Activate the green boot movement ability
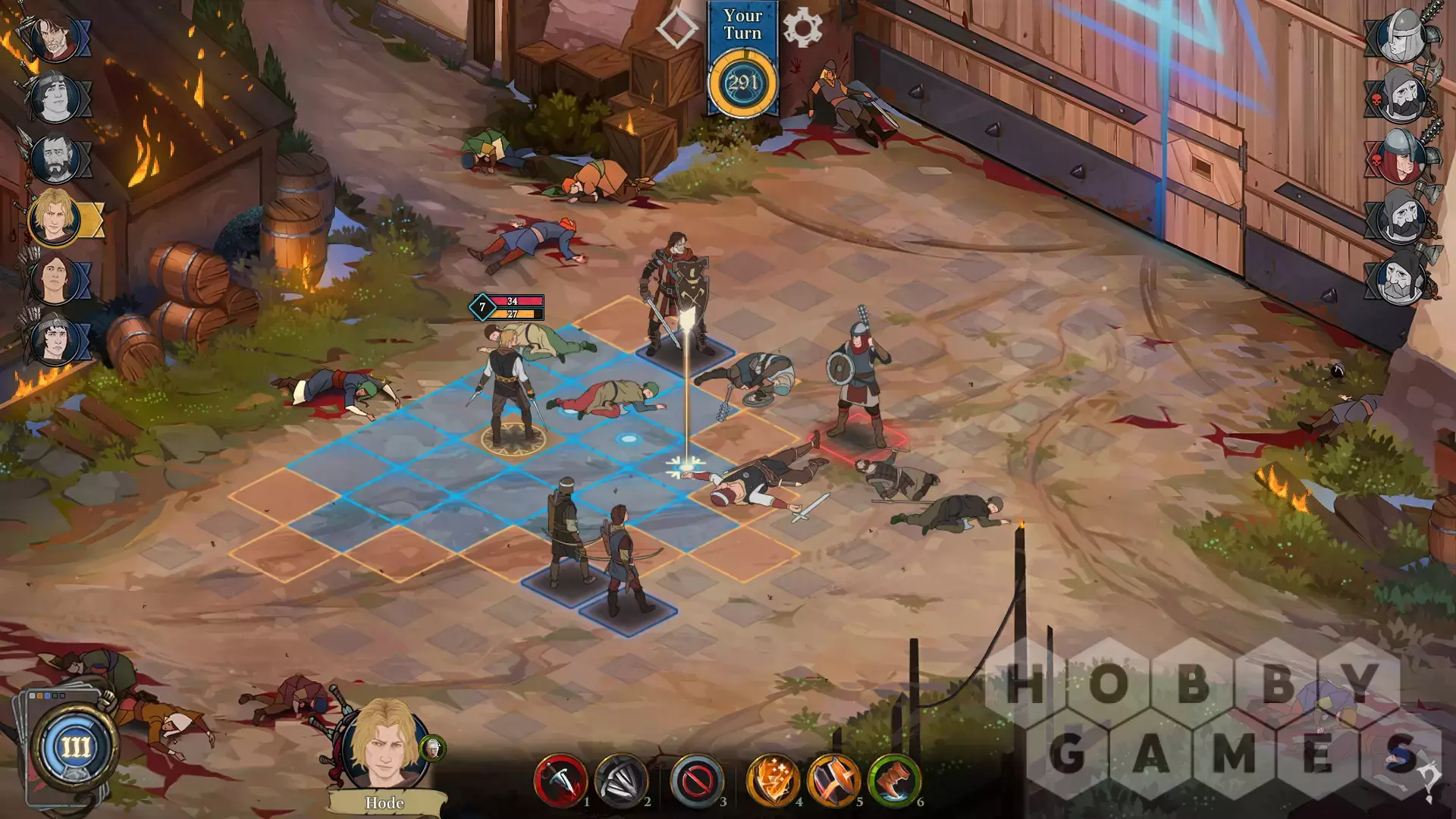Image resolution: width=1456 pixels, height=819 pixels. 893,780
